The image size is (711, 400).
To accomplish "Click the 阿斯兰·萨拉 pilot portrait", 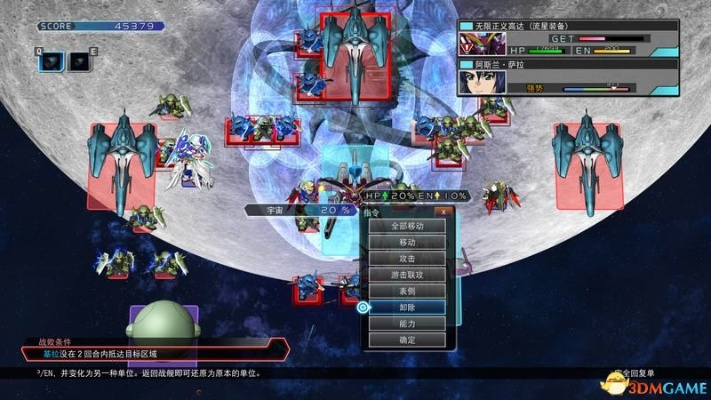I will (x=479, y=80).
